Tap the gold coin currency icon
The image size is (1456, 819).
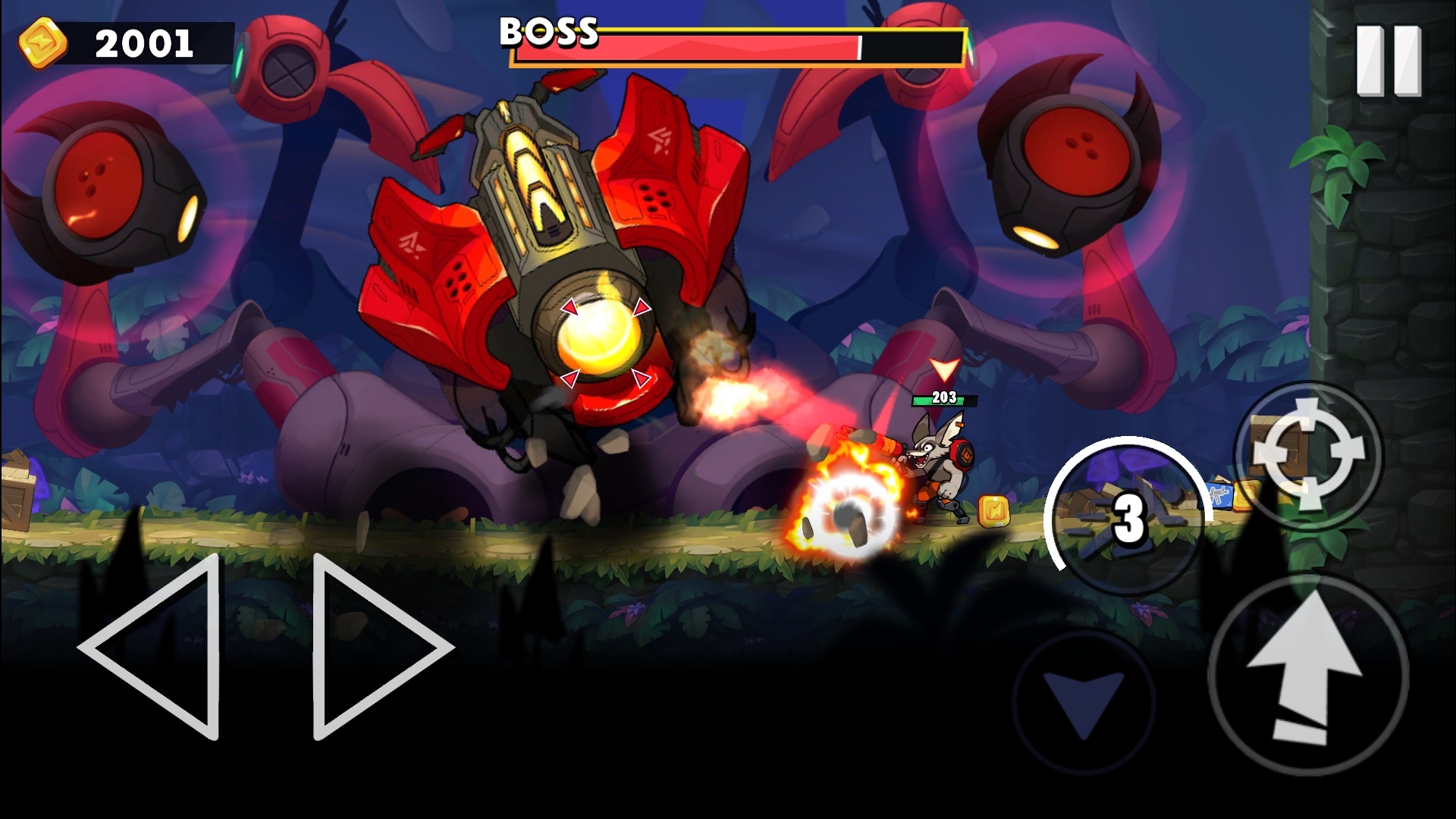pos(42,45)
